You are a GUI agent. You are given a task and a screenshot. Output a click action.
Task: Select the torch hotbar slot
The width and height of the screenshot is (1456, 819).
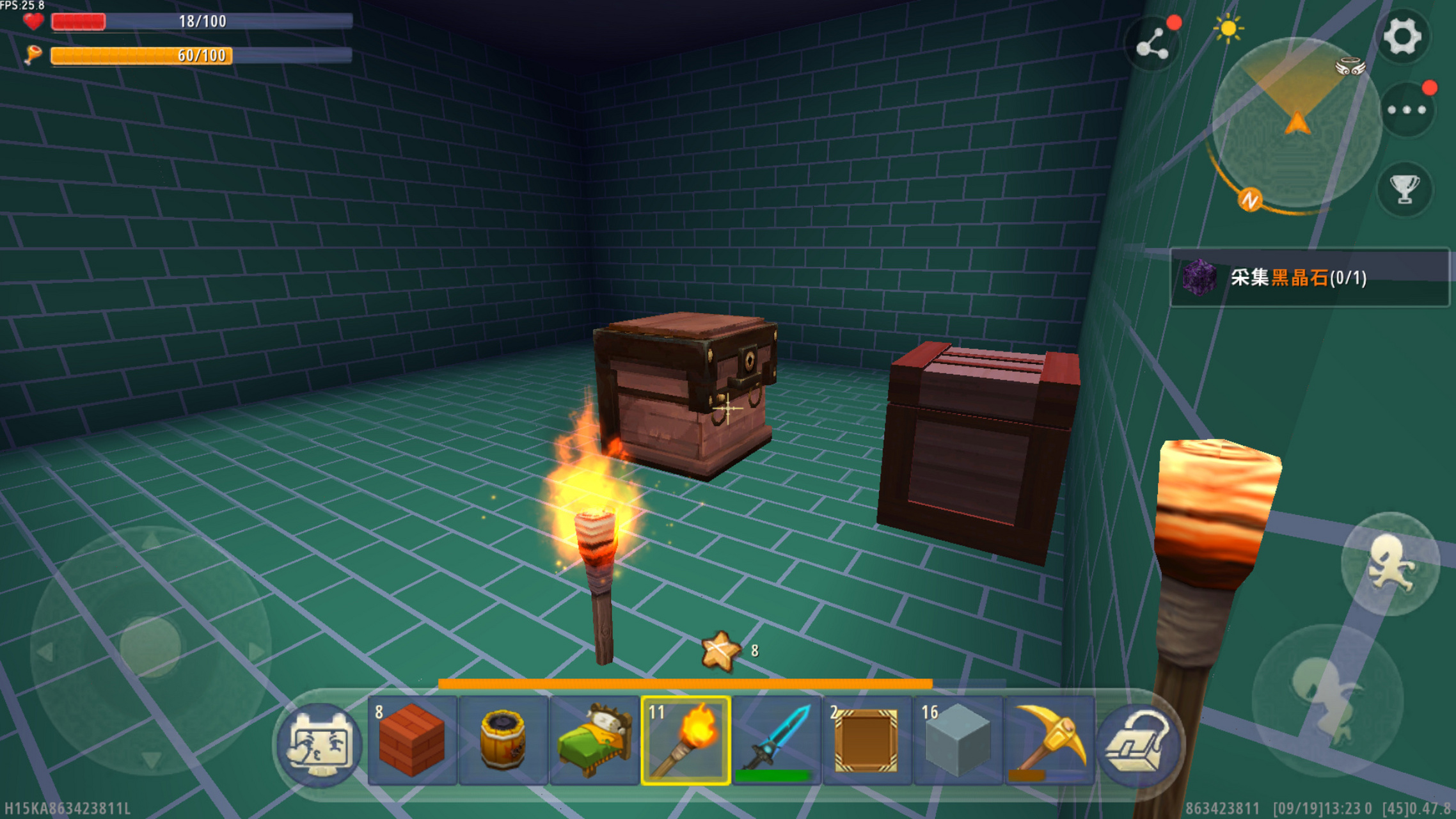pyautogui.click(x=685, y=741)
